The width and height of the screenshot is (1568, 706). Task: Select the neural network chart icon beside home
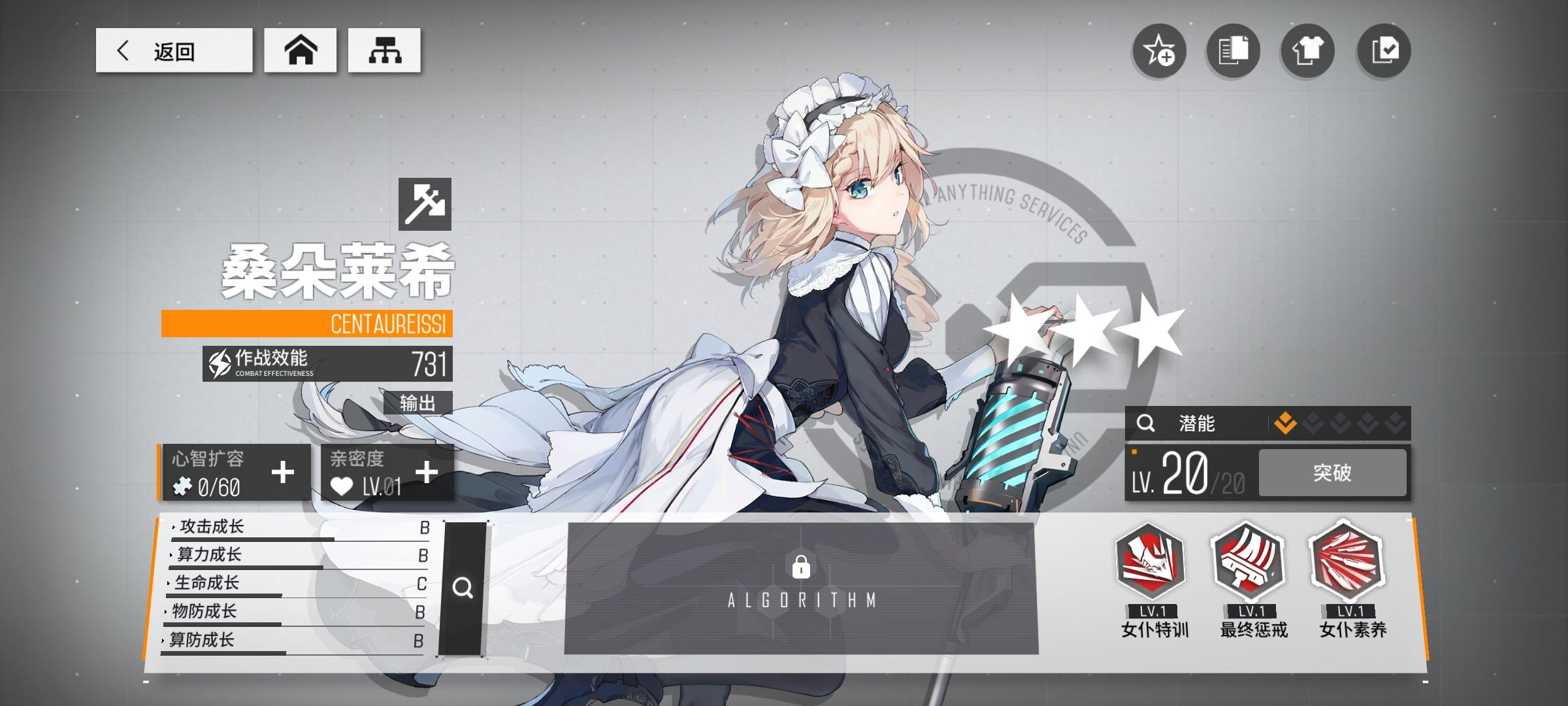(384, 50)
